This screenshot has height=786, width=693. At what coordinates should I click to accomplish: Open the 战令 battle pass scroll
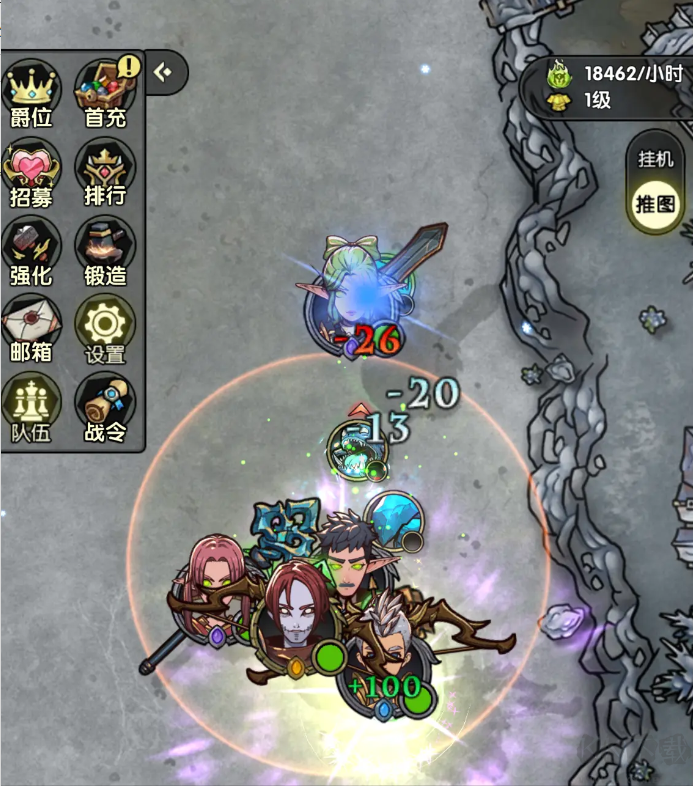pyautogui.click(x=105, y=409)
